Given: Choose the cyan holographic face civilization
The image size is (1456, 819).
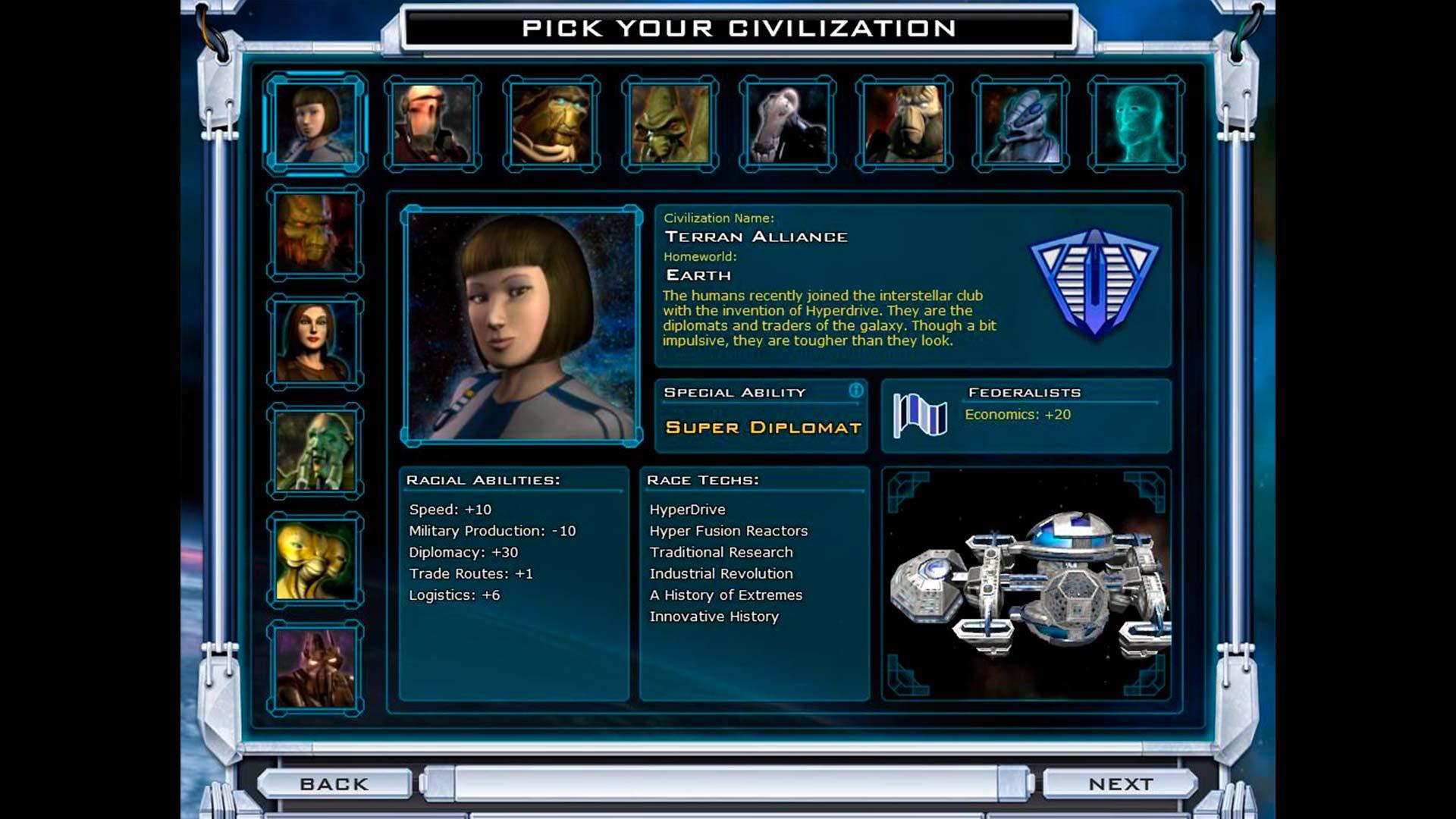Looking at the screenshot, I should tap(1136, 124).
